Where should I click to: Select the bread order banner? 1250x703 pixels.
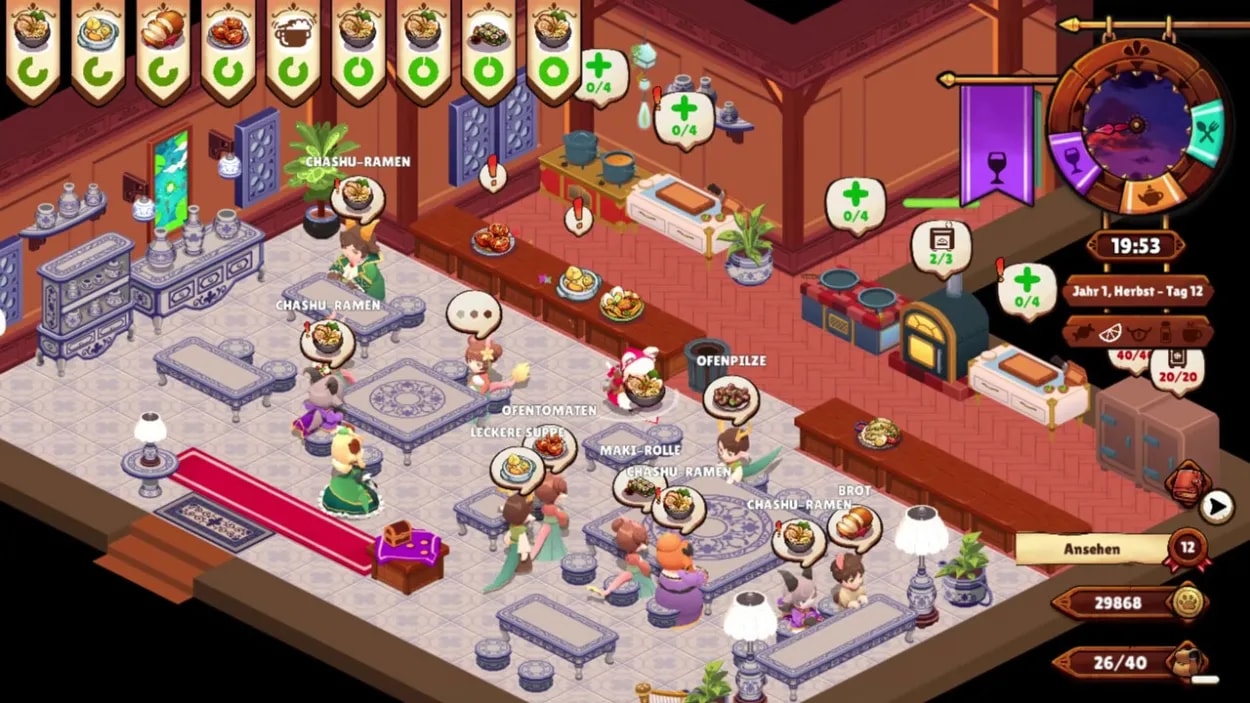point(162,48)
